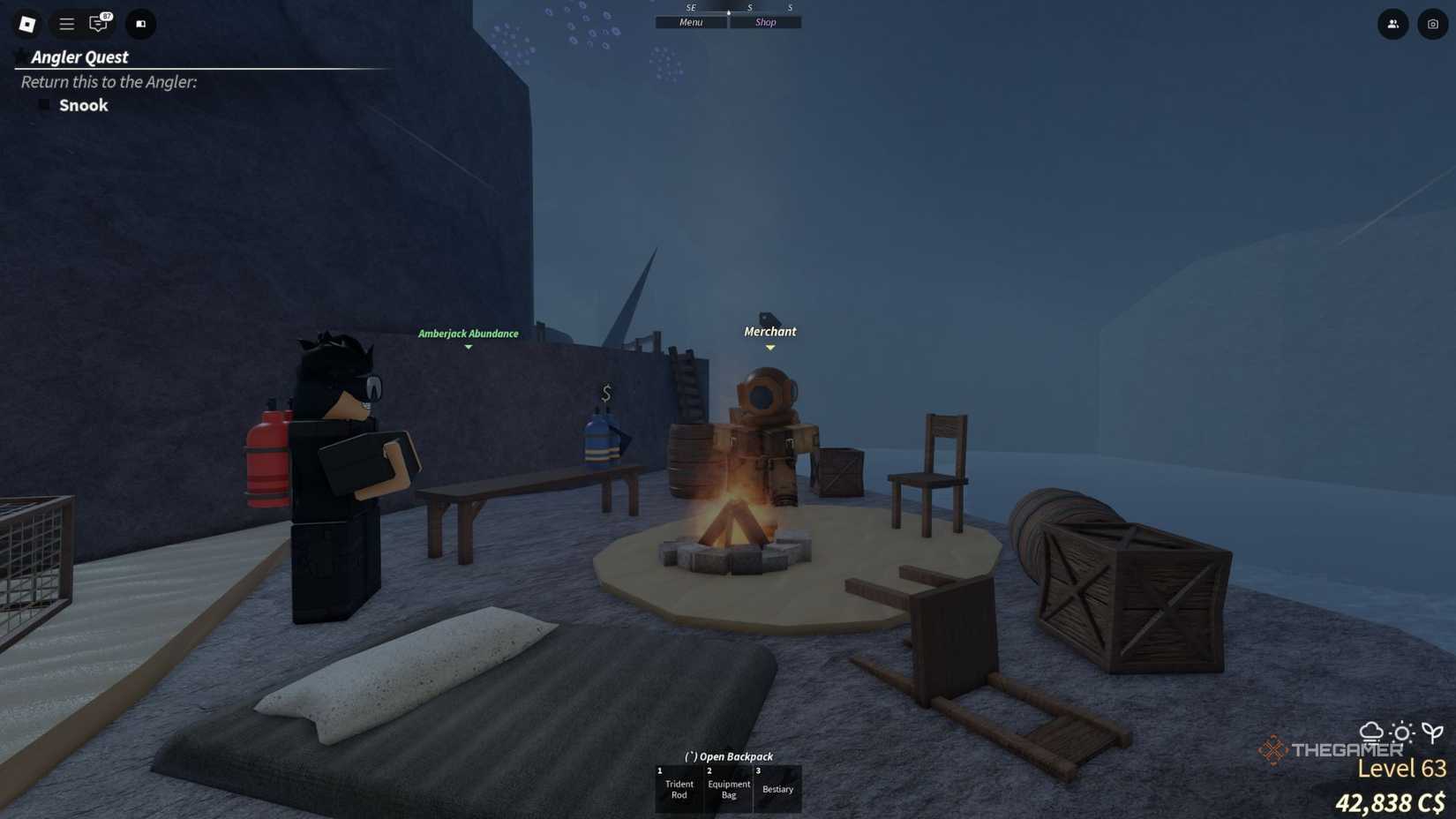1456x819 pixels.
Task: Select the sapling season icon
Action: 1432,733
